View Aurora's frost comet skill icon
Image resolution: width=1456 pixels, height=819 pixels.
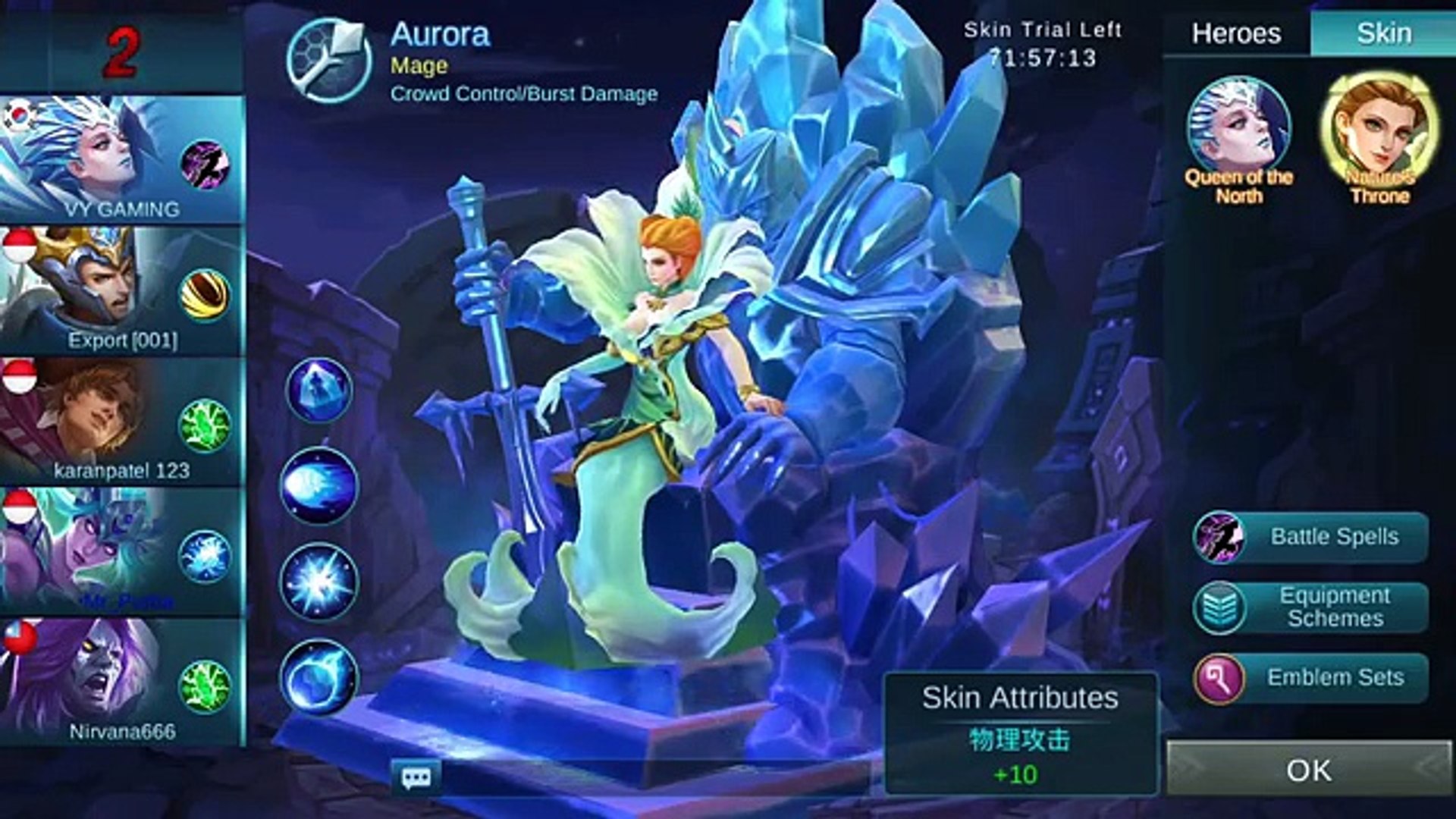318,486
